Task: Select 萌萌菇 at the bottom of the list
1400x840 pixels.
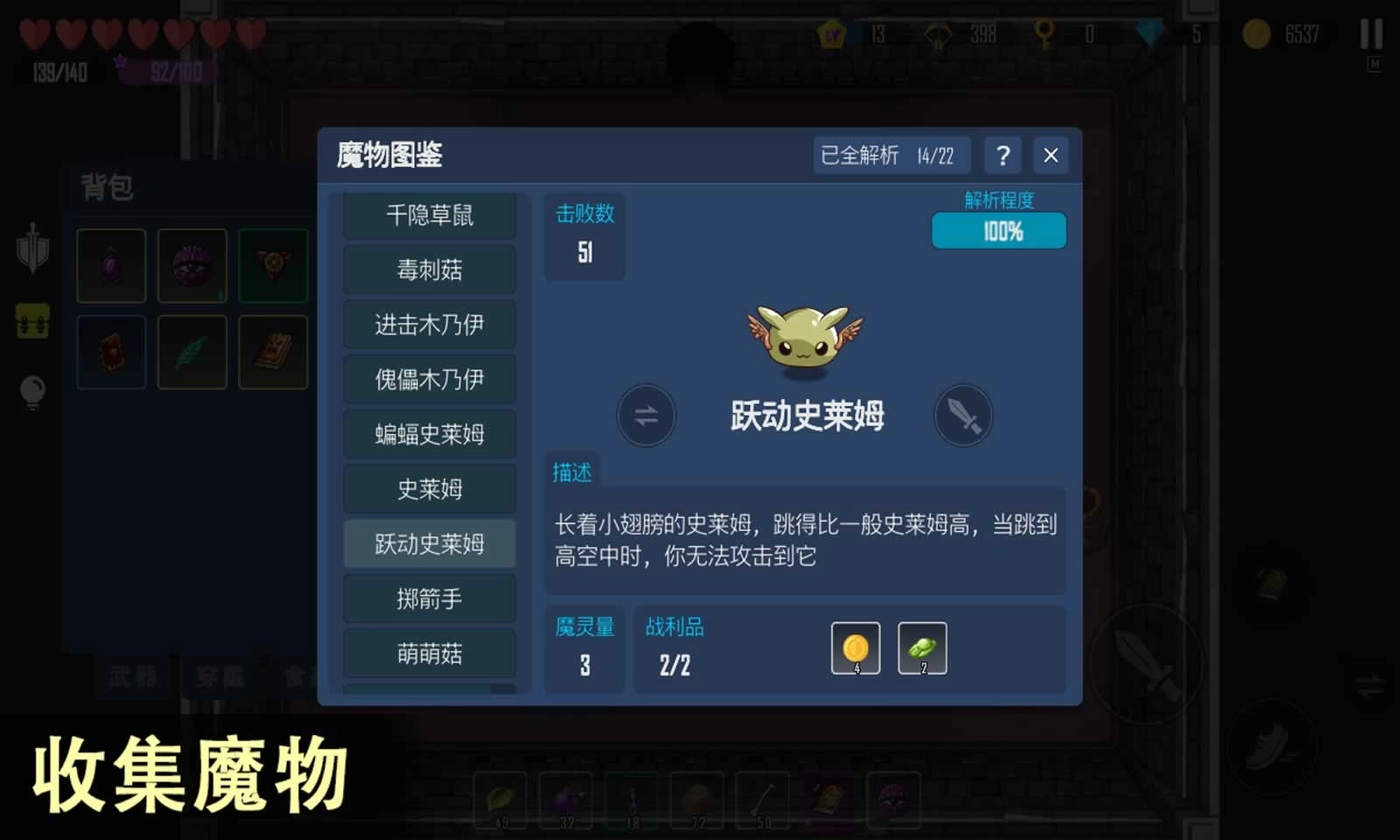Action: point(430,654)
